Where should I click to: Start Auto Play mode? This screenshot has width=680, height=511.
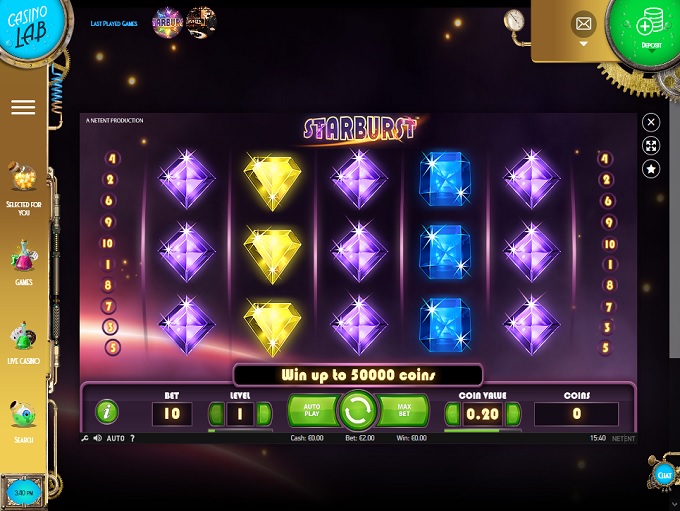coord(311,410)
